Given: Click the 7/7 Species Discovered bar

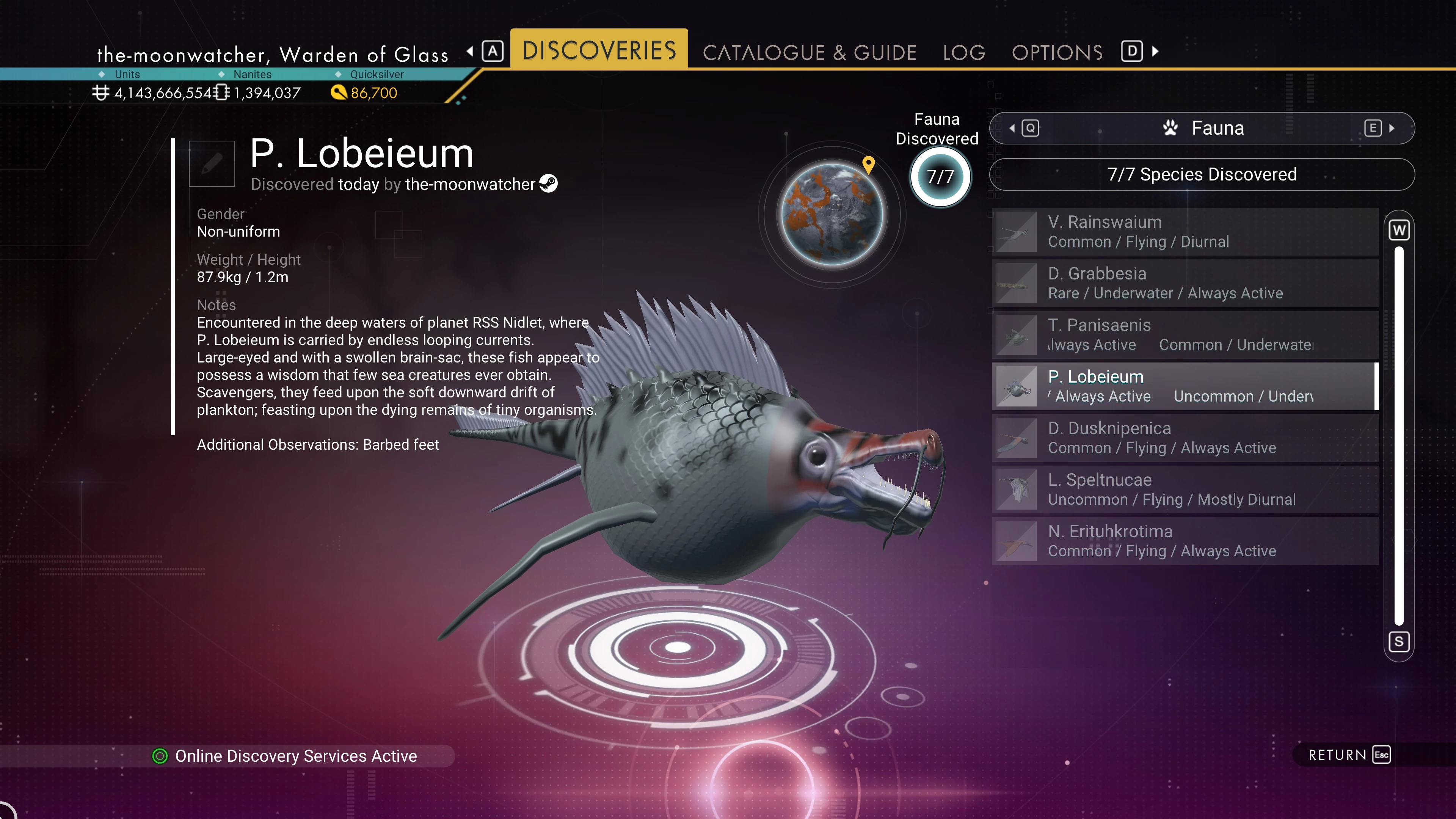Looking at the screenshot, I should 1202,175.
